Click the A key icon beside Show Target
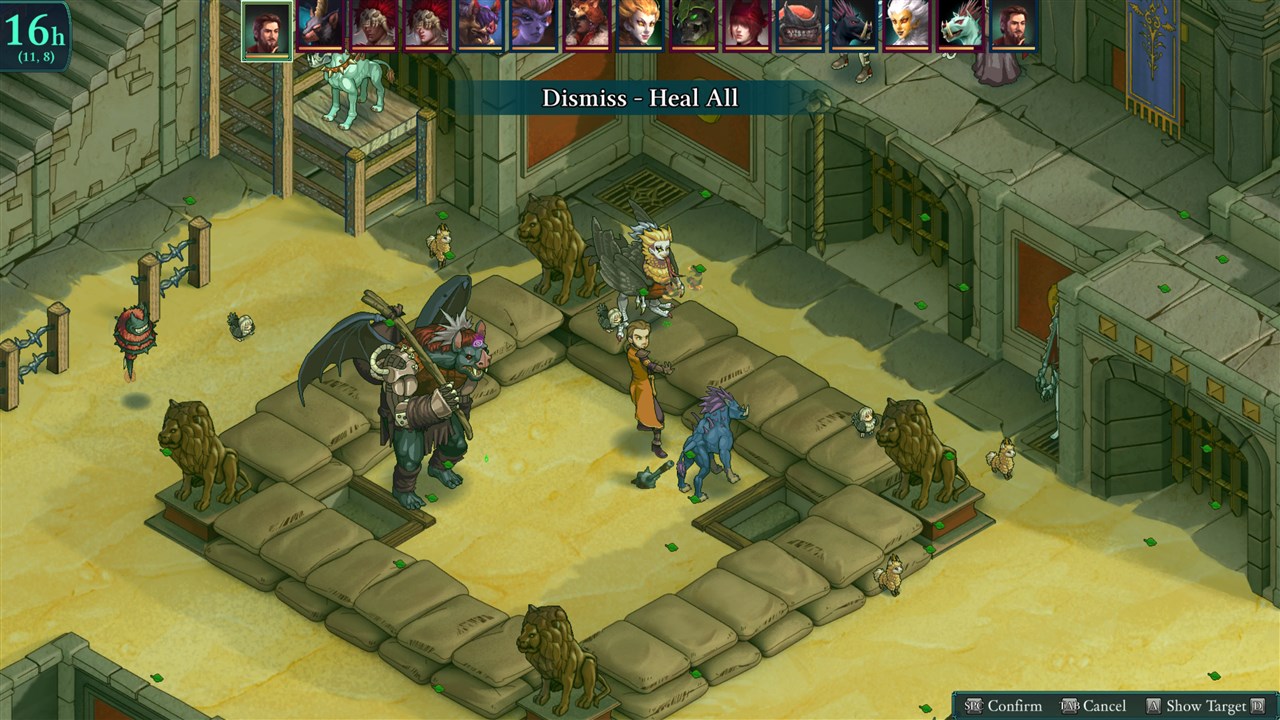 pos(1152,705)
